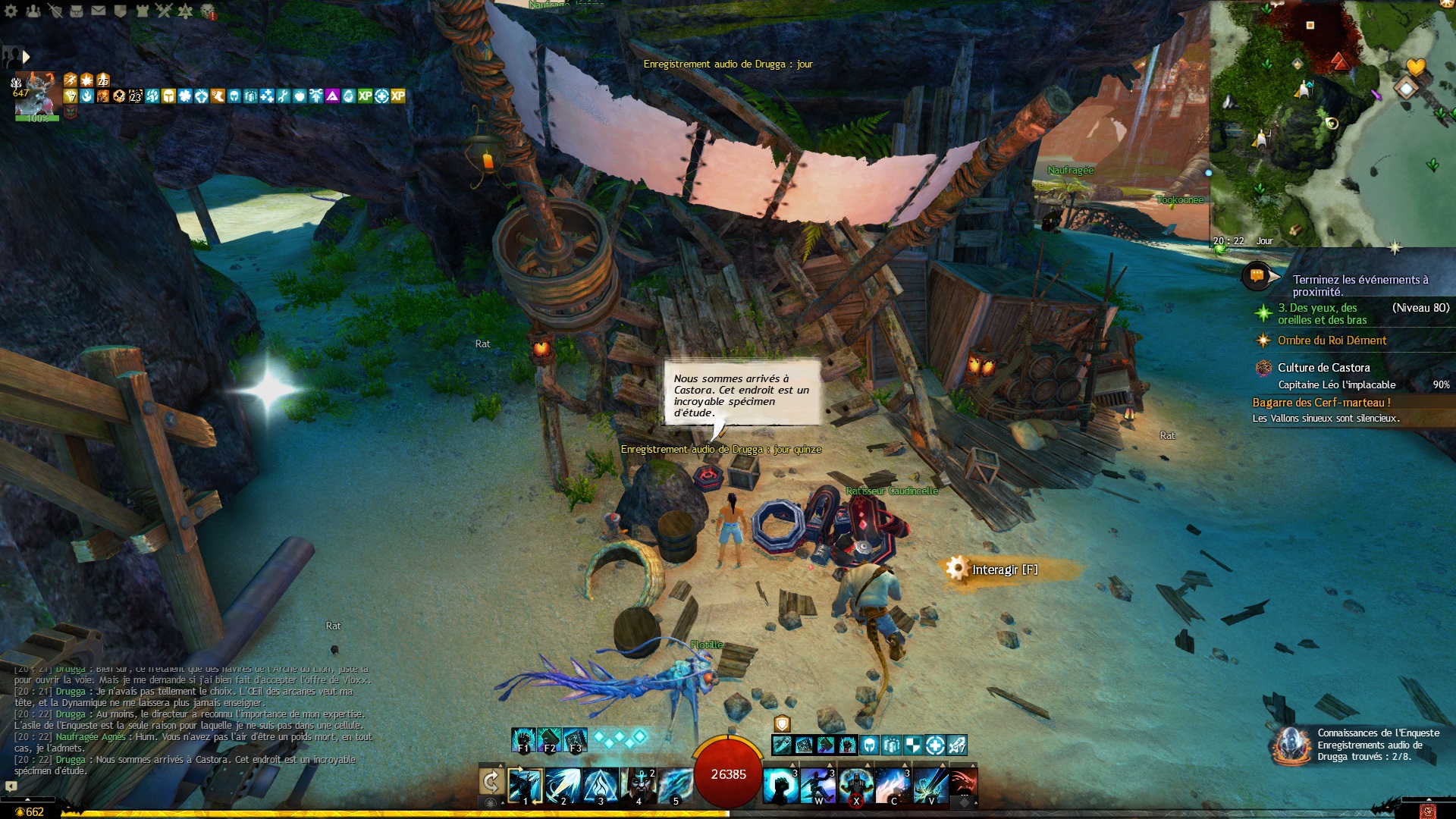Trigger the elite skill marked X
Screen dimensions: 1456x819
pyautogui.click(x=855, y=785)
